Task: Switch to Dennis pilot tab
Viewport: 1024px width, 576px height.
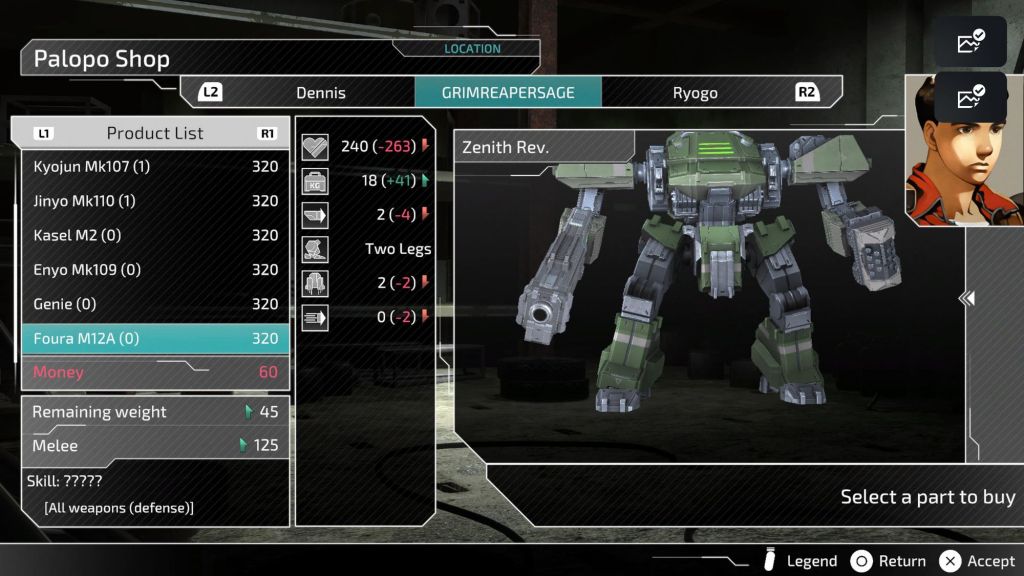Action: coord(320,93)
